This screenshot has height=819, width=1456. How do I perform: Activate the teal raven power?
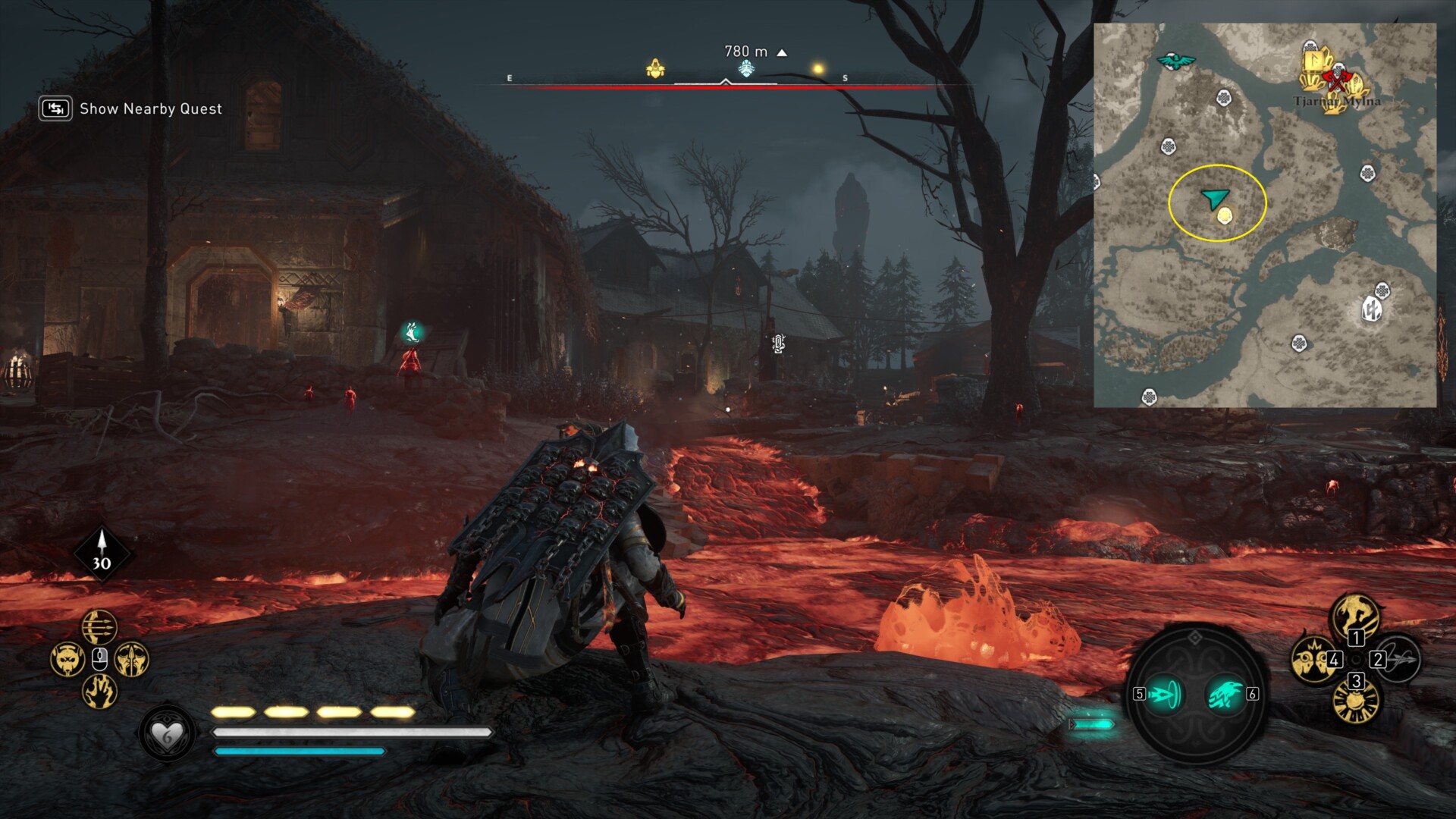coord(1225,694)
